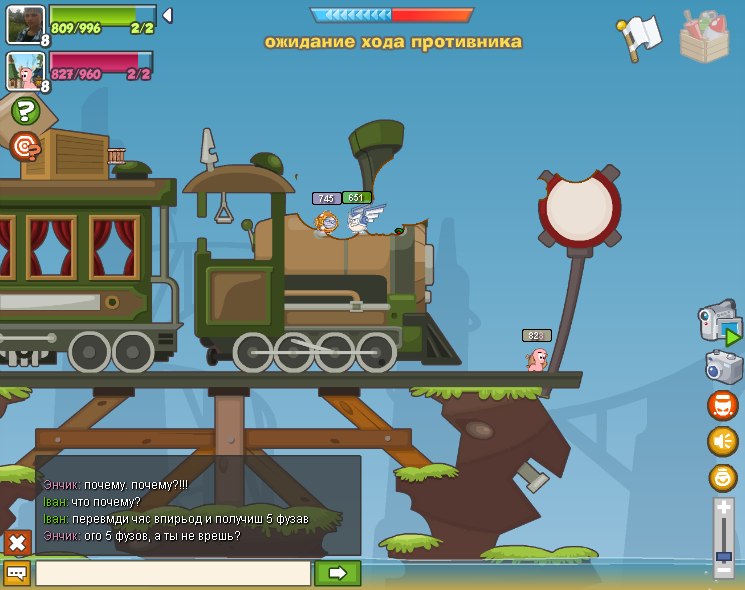The width and height of the screenshot is (745, 590).
Task: Zoom out with the minus button
Action: point(724,569)
